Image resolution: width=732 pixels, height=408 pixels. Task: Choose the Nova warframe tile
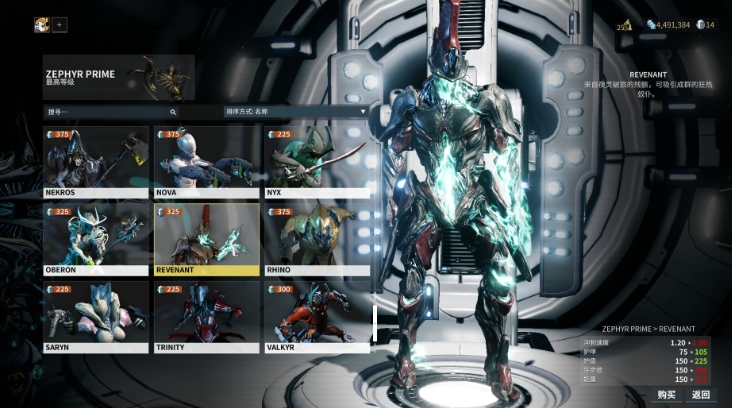206,161
